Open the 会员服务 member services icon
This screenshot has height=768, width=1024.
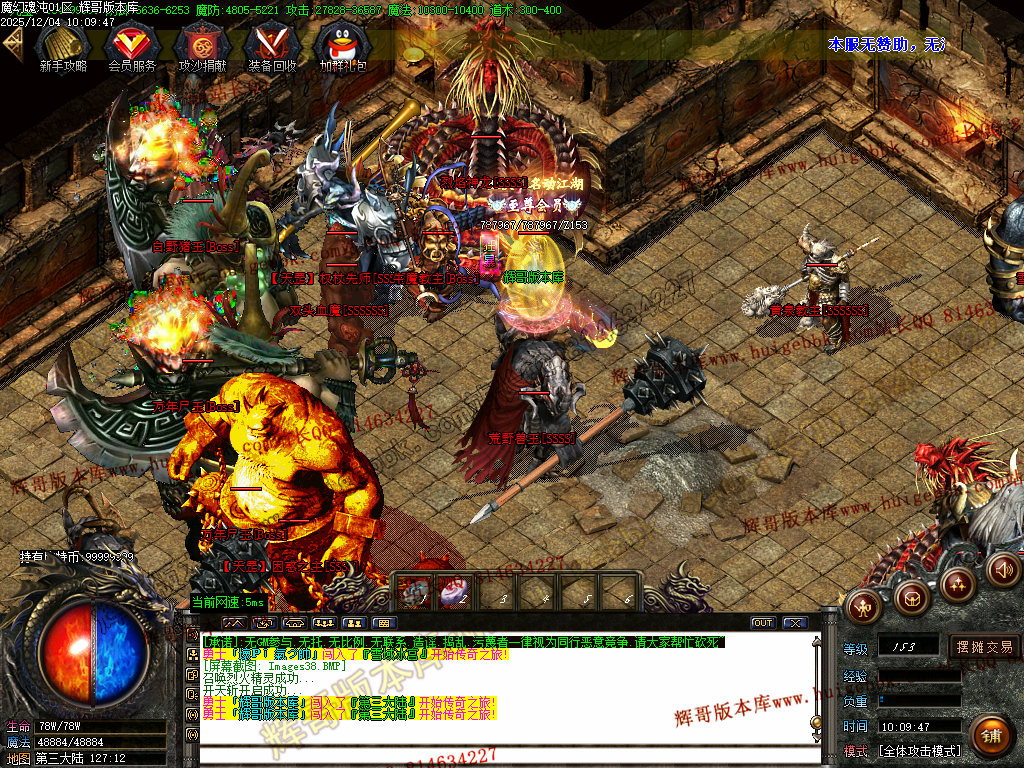click(x=132, y=46)
